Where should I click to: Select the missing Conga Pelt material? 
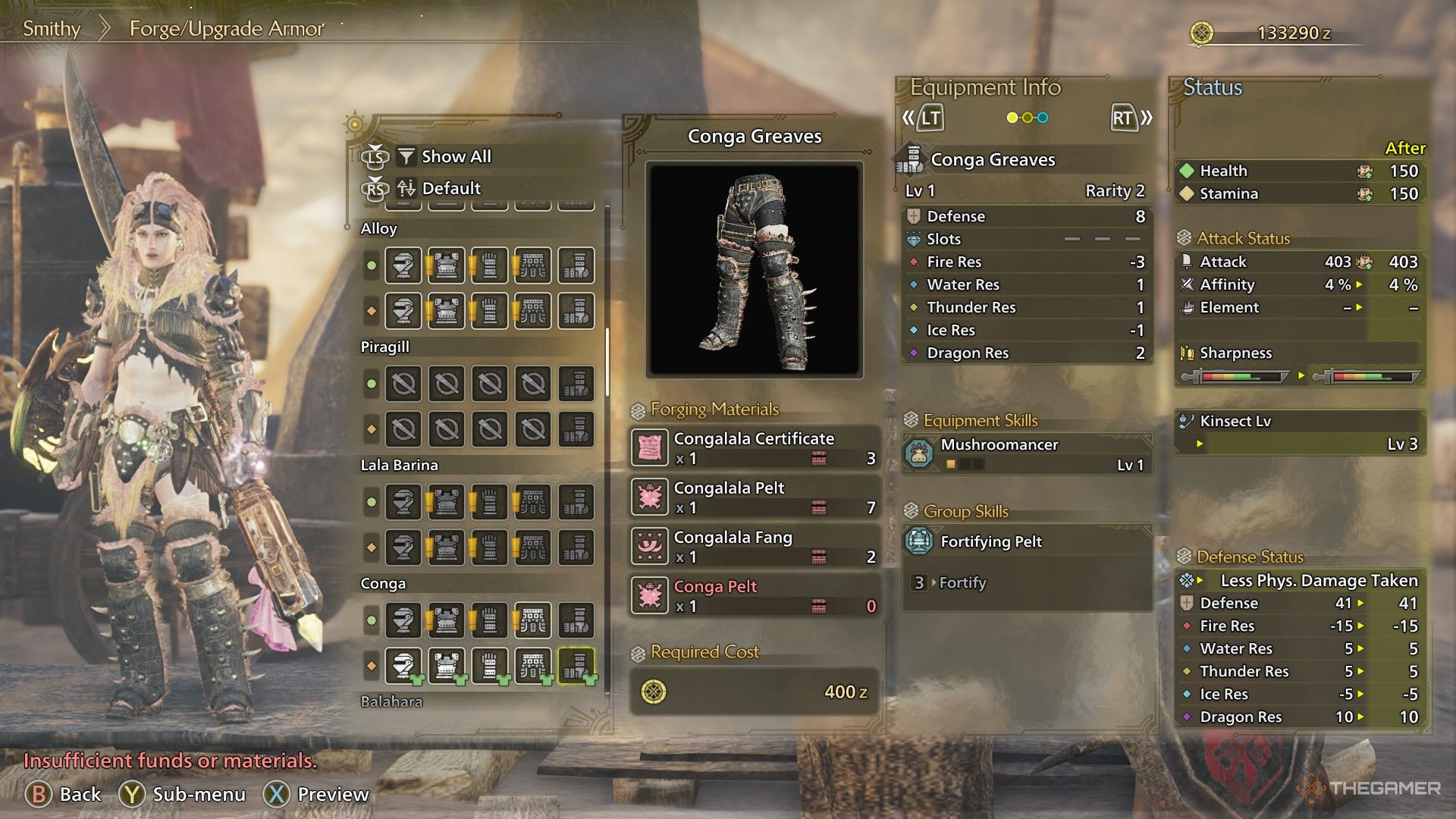pos(755,595)
